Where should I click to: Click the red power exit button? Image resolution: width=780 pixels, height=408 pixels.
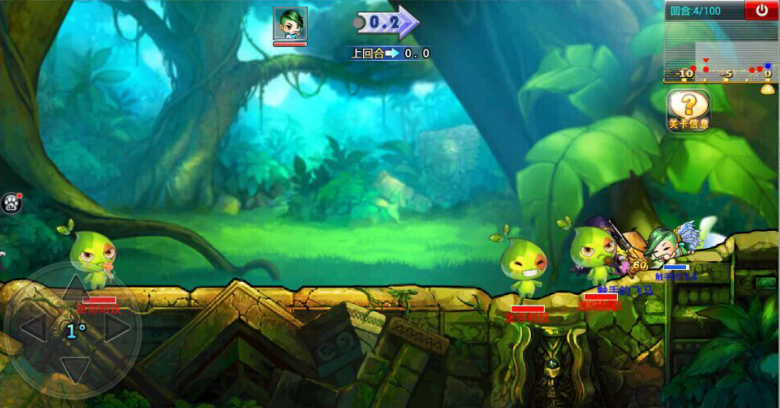click(761, 11)
